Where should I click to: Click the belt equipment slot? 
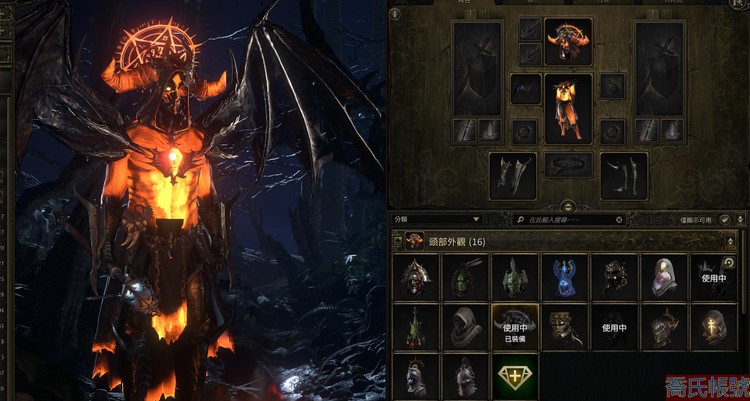click(x=568, y=165)
